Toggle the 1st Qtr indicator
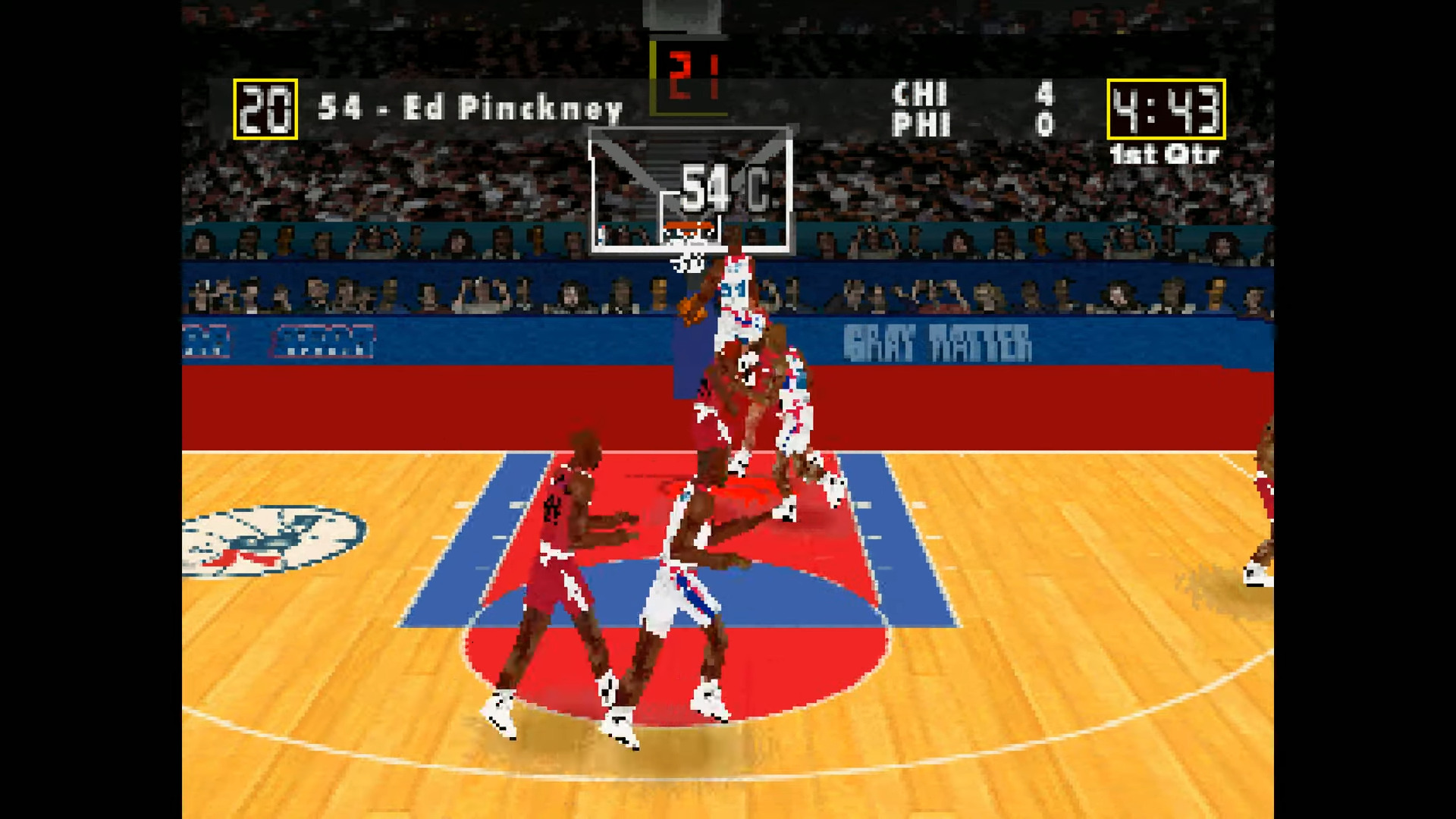1456x819 pixels. 1165,155
